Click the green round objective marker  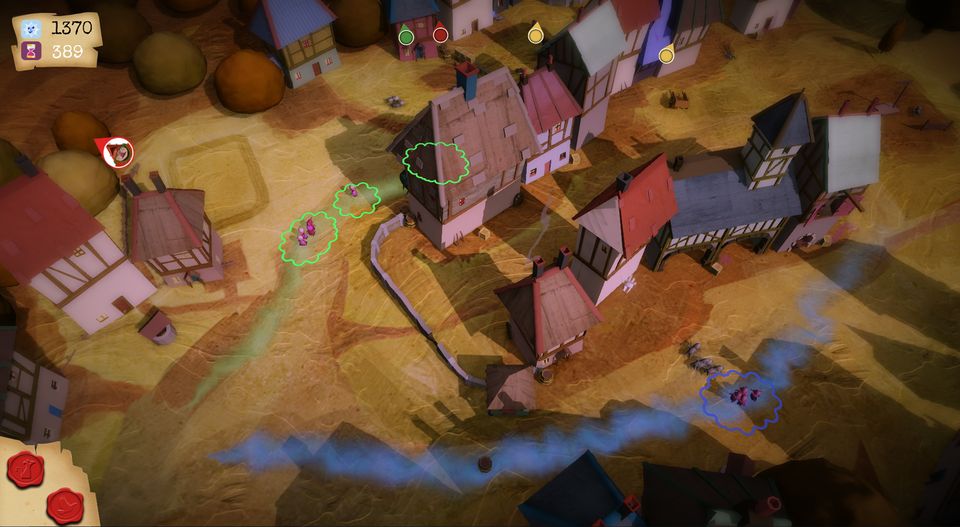(x=406, y=37)
